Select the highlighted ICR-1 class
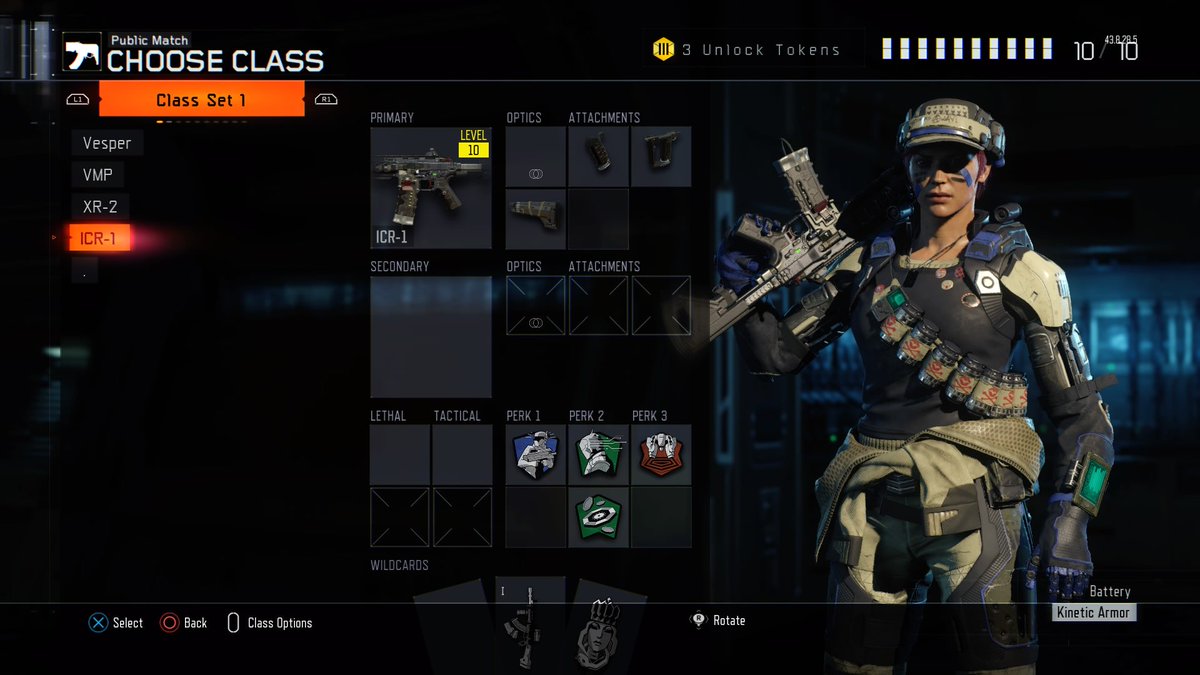The height and width of the screenshot is (675, 1200). [x=99, y=238]
